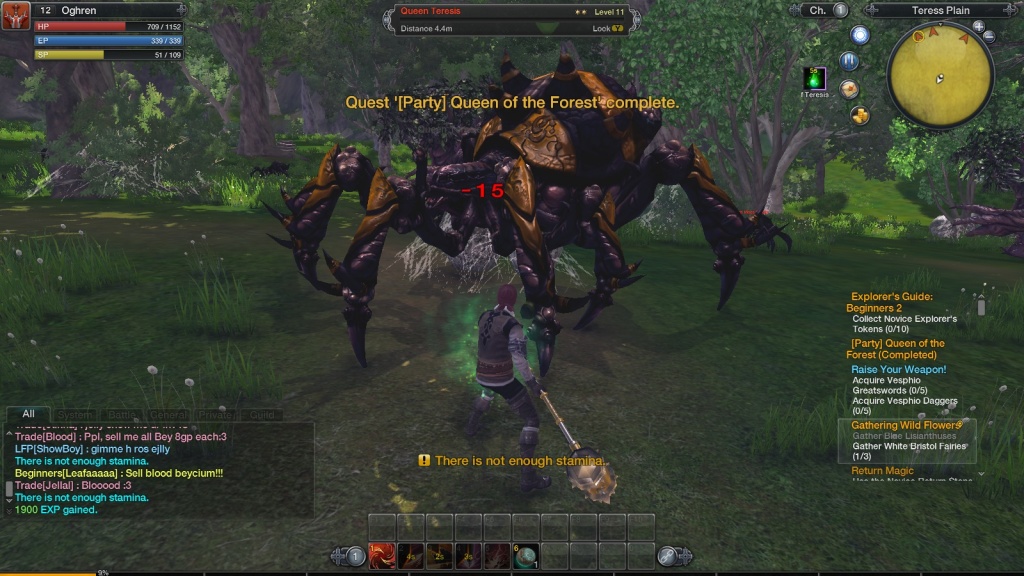Switch to the System chat tab

(x=74, y=414)
